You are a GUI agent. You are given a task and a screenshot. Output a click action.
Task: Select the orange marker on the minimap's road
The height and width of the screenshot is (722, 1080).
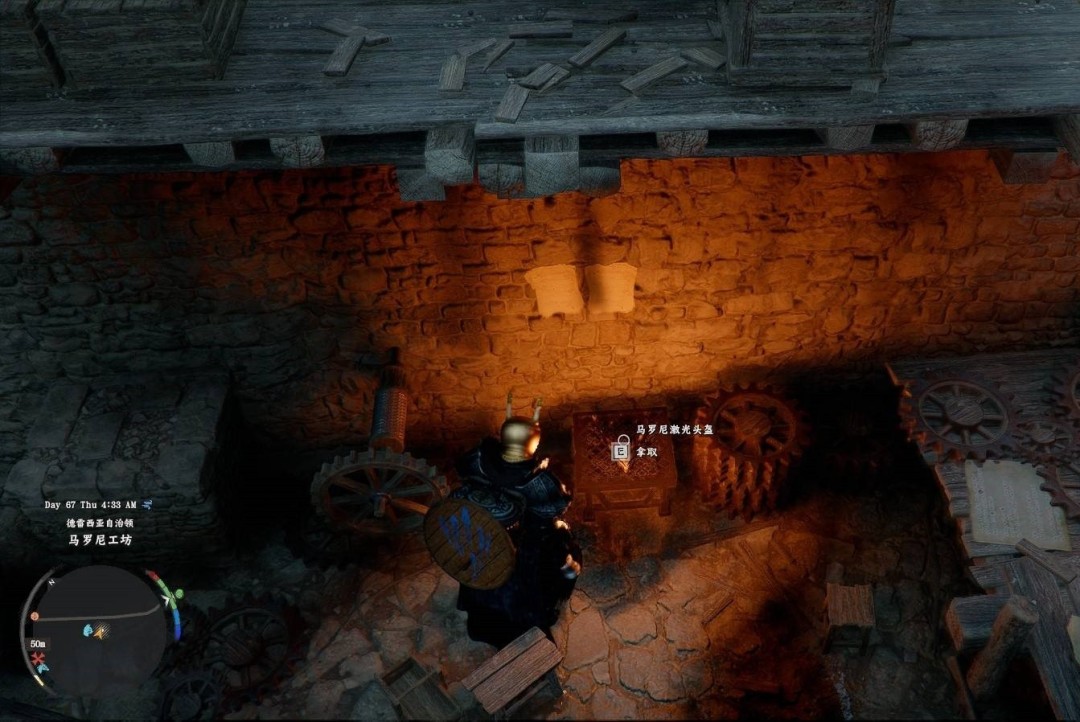(x=35, y=616)
